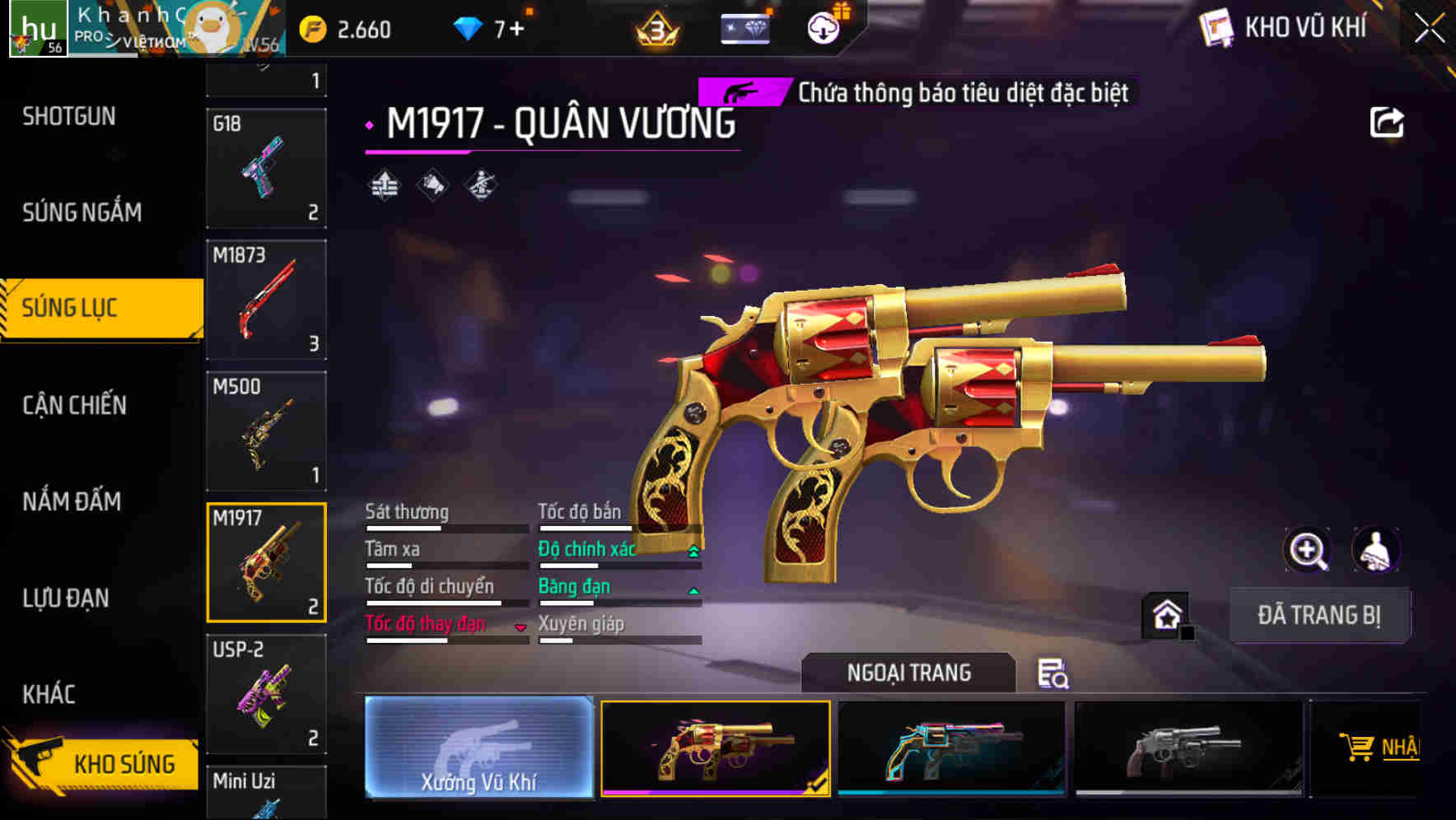This screenshot has height=820, width=1456.
Task: Open the weapon zoom magnifier preview
Action: pos(1307,550)
